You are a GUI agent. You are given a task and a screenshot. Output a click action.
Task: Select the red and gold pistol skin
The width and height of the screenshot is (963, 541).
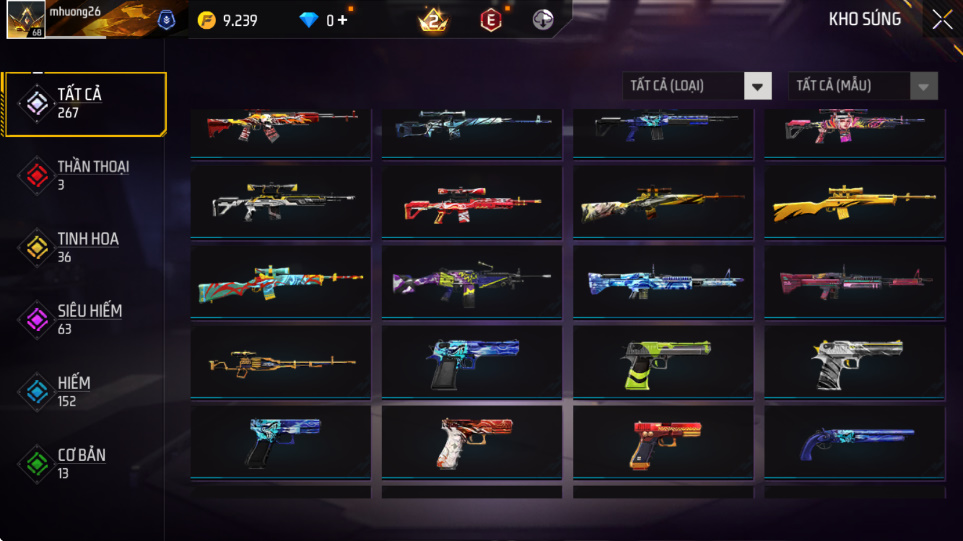tap(662, 441)
